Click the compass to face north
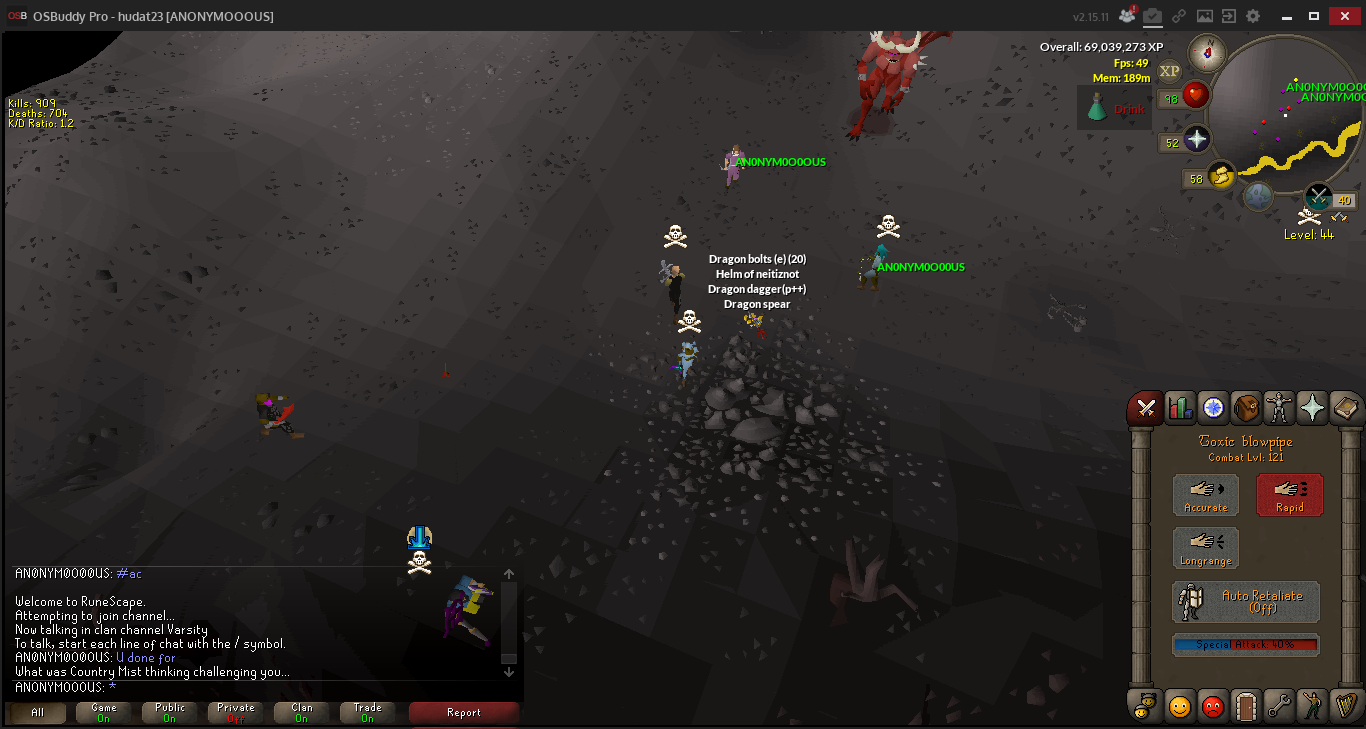The image size is (1366, 729). click(x=1208, y=53)
